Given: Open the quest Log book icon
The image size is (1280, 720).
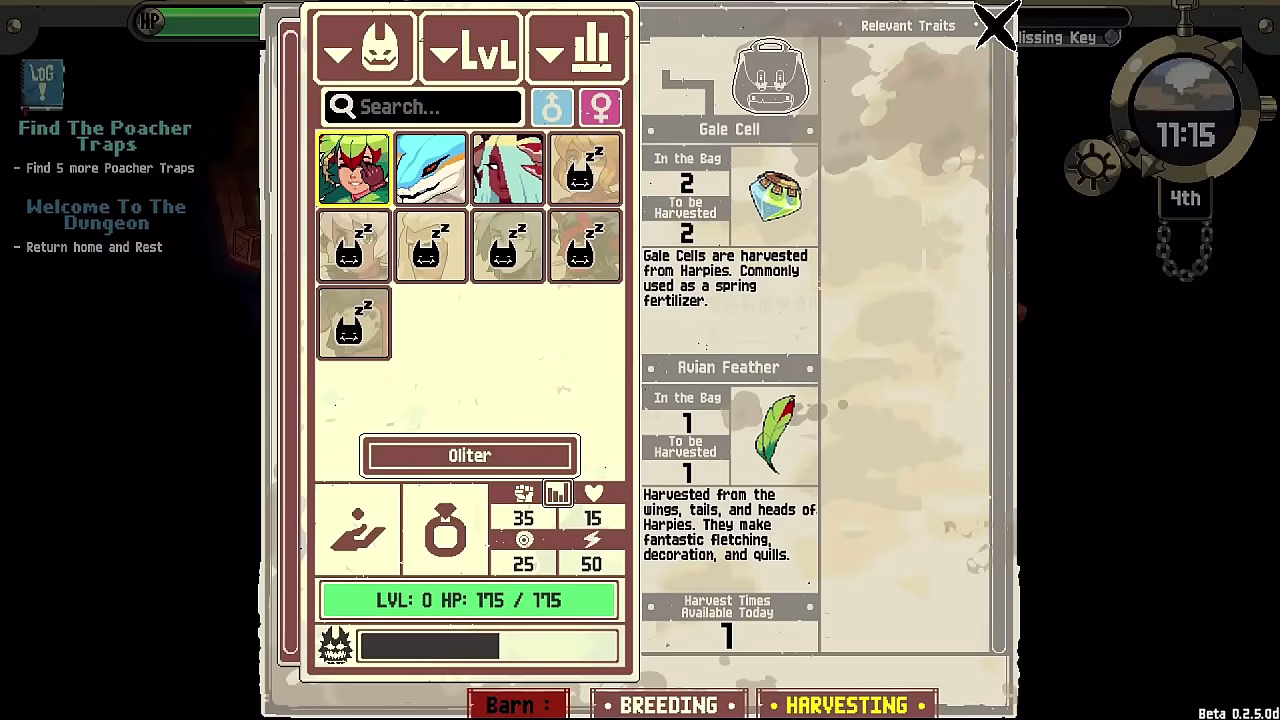Looking at the screenshot, I should coord(43,84).
